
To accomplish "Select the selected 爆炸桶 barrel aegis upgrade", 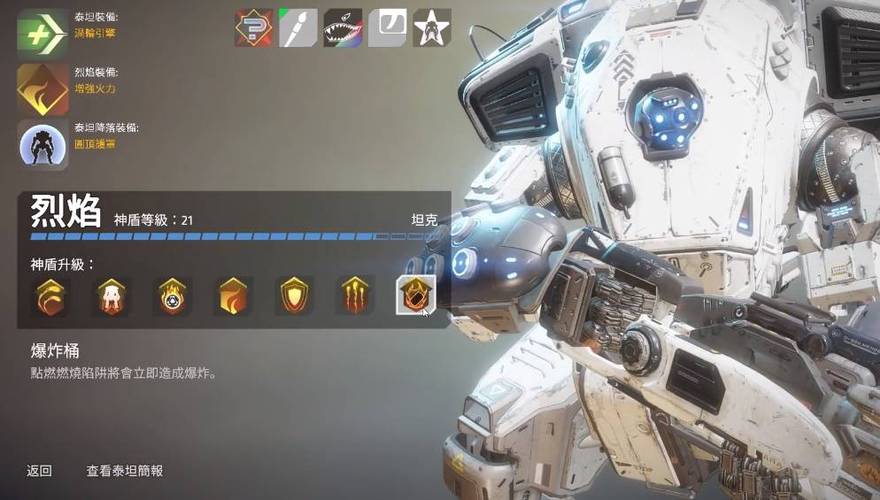I will click(415, 295).
